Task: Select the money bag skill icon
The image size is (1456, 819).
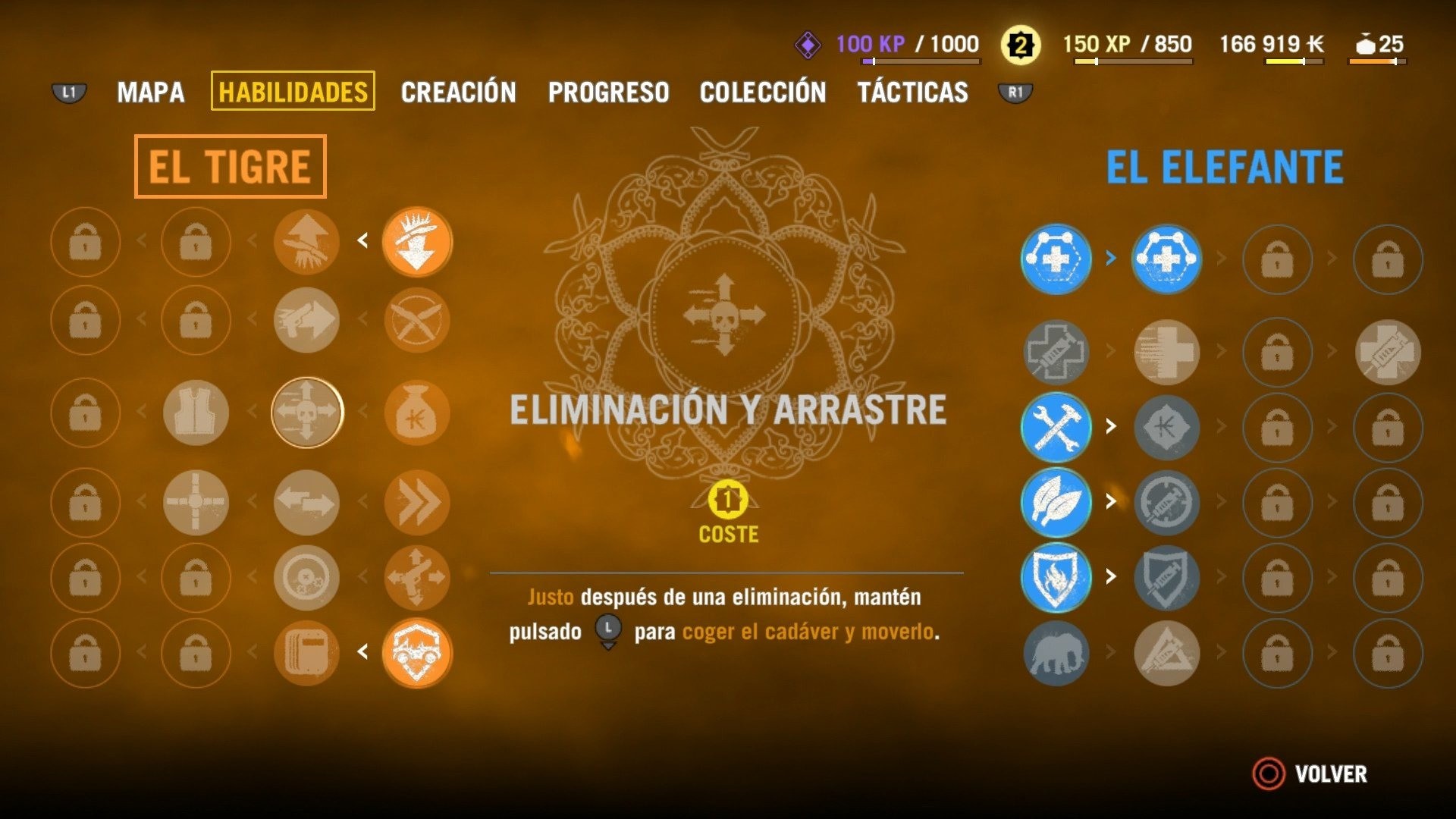Action: pos(418,413)
